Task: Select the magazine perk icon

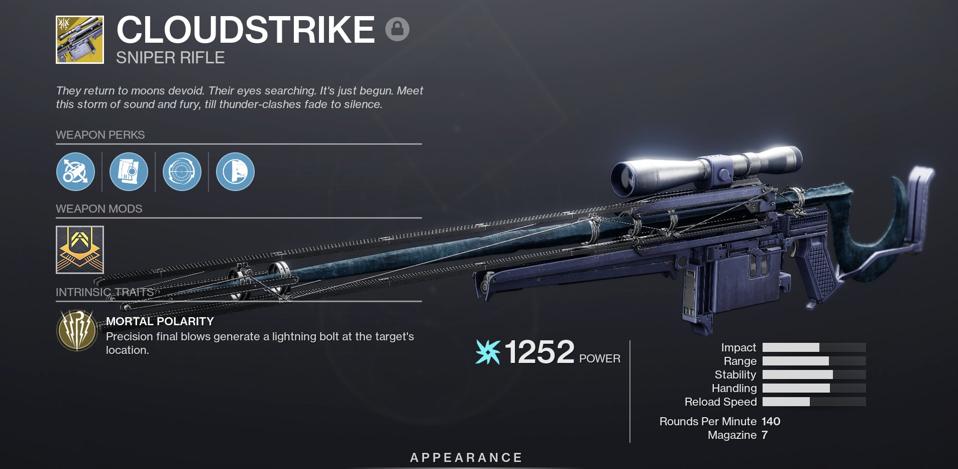Action: 129,172
